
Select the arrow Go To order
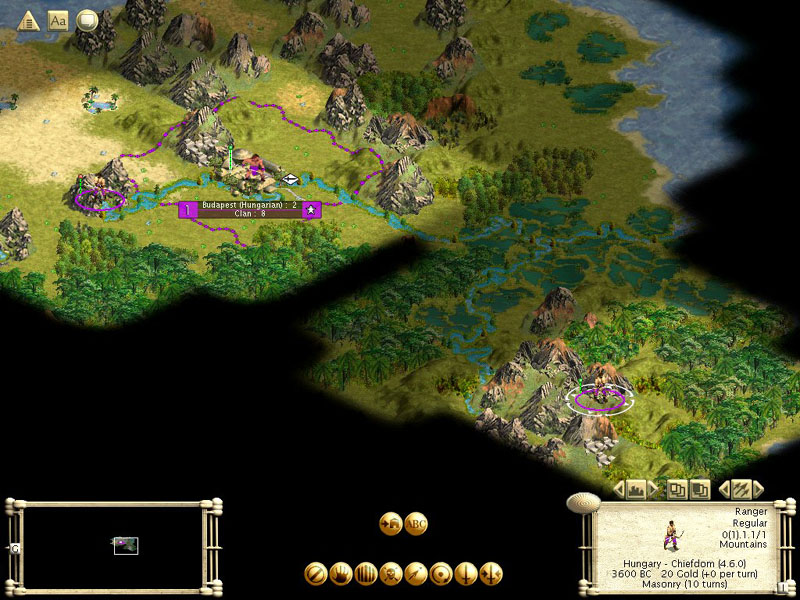pos(416,574)
